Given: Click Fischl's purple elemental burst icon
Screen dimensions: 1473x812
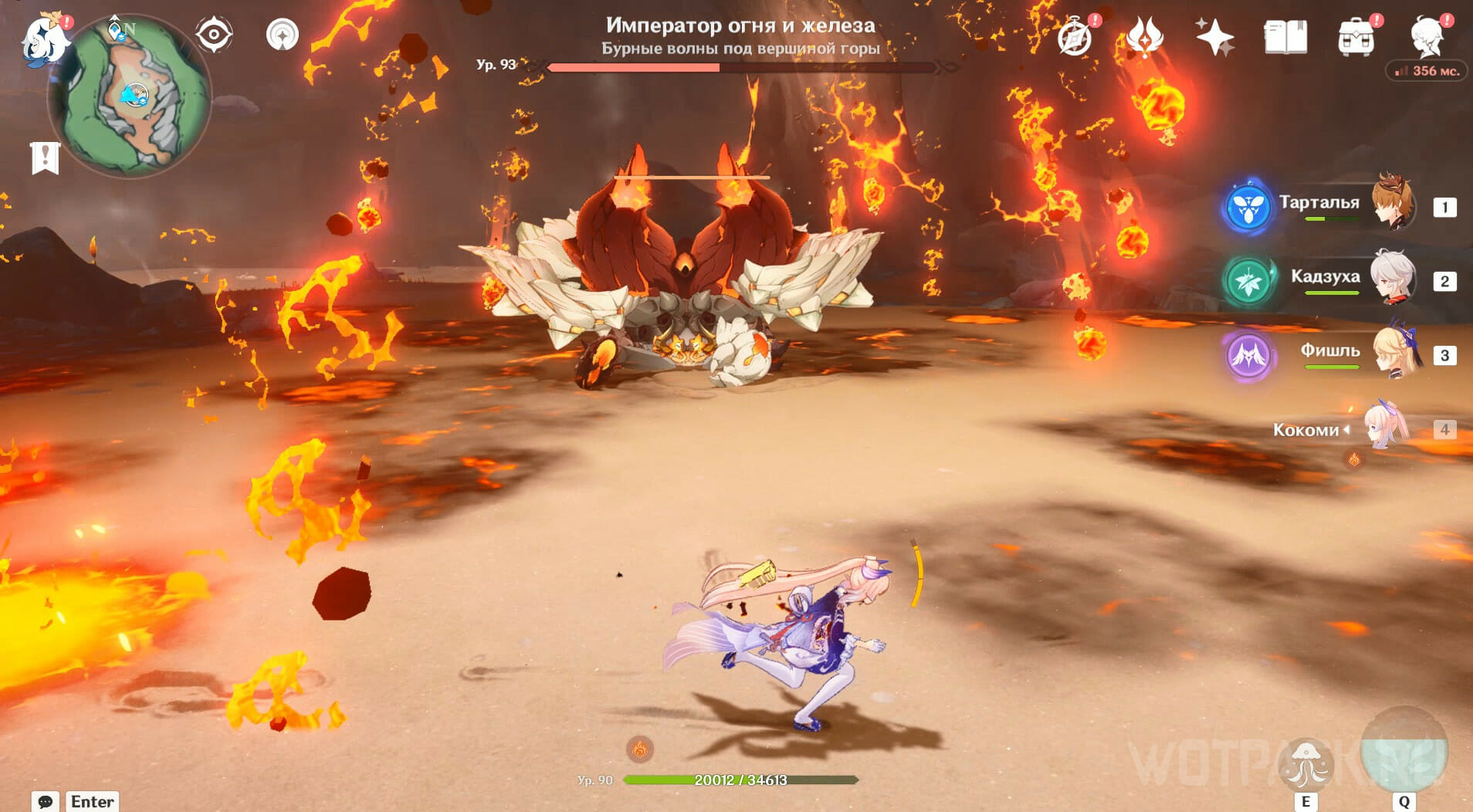Looking at the screenshot, I should click(1248, 355).
